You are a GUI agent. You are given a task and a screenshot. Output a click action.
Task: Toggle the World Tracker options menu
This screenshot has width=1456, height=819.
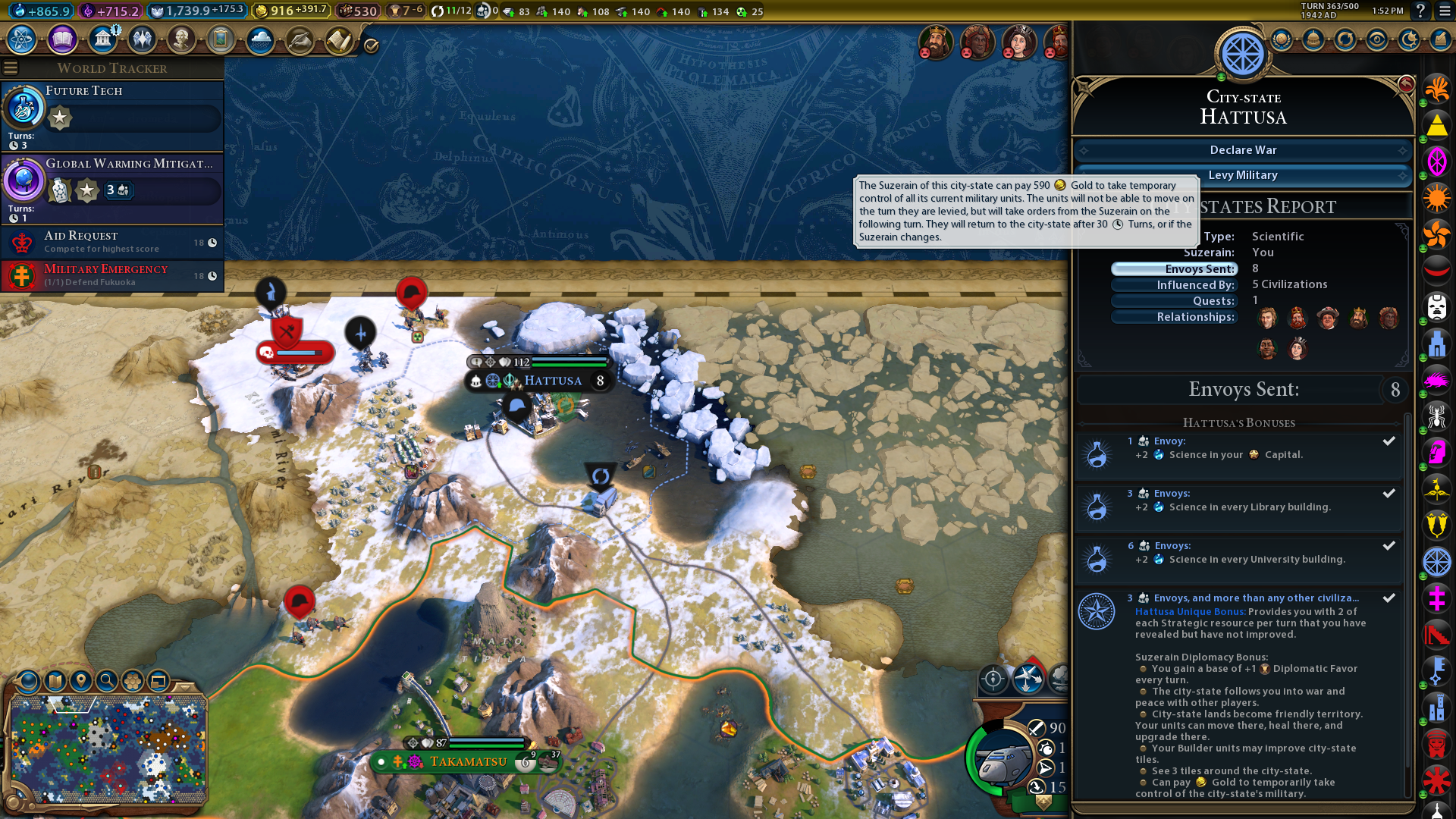[11, 68]
